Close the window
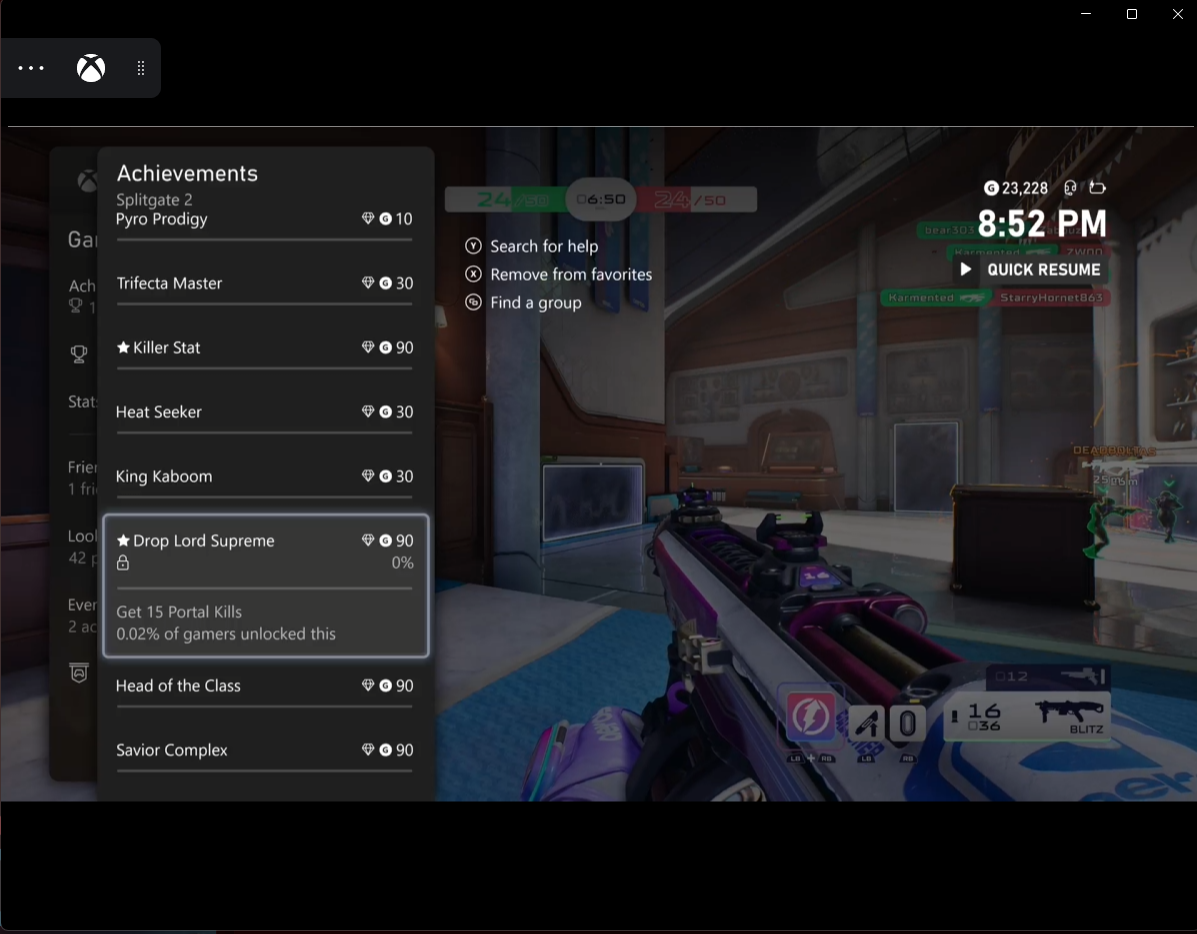This screenshot has width=1197, height=934. (x=1178, y=14)
